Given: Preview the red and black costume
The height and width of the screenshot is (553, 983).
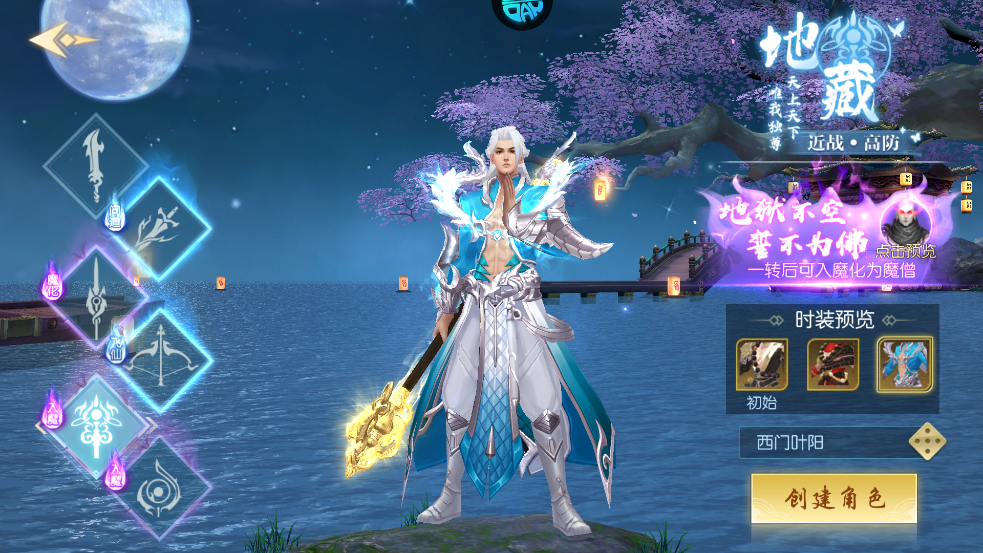Looking at the screenshot, I should (x=833, y=365).
